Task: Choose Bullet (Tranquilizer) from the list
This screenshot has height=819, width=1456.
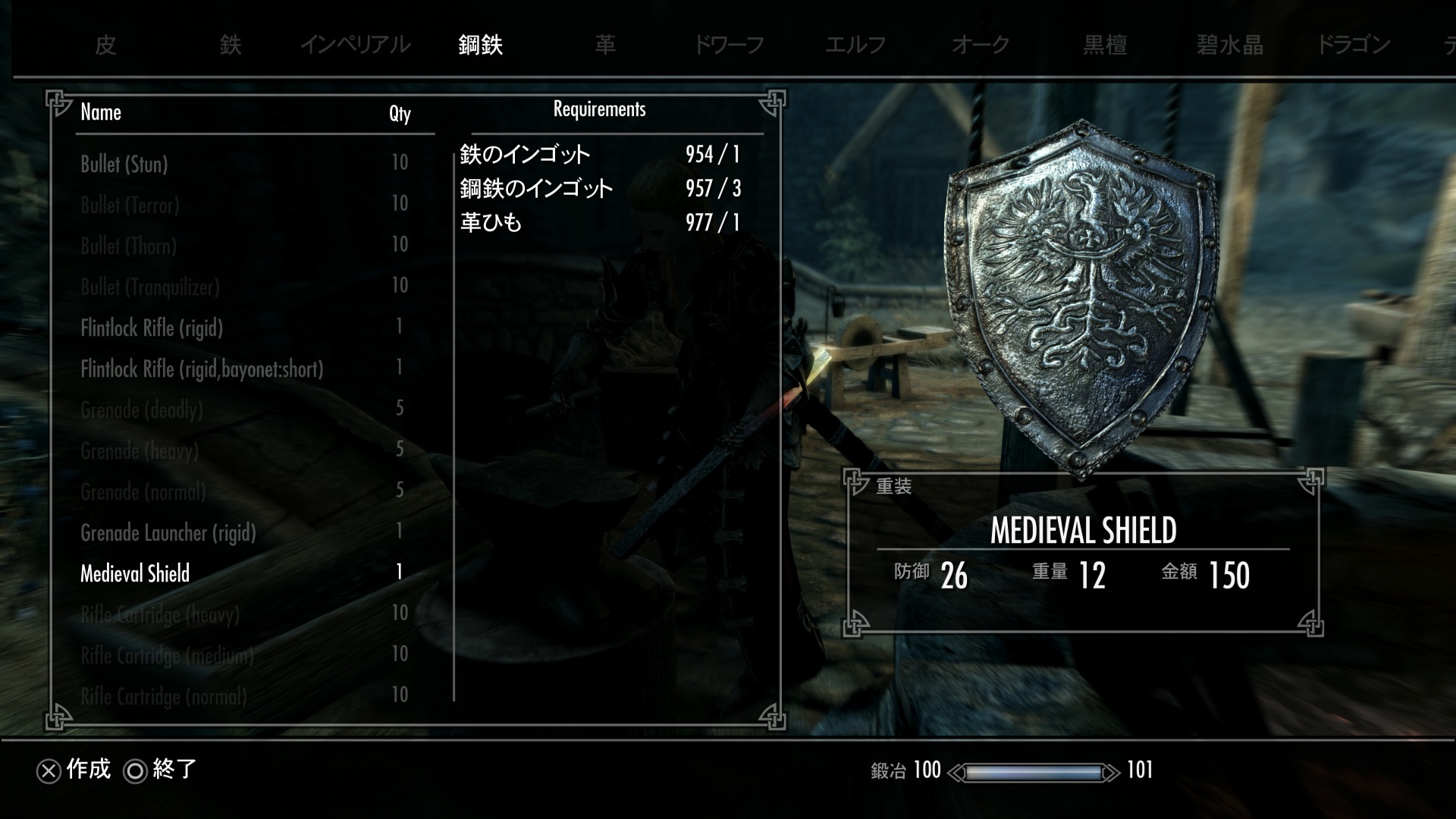Action: point(150,287)
